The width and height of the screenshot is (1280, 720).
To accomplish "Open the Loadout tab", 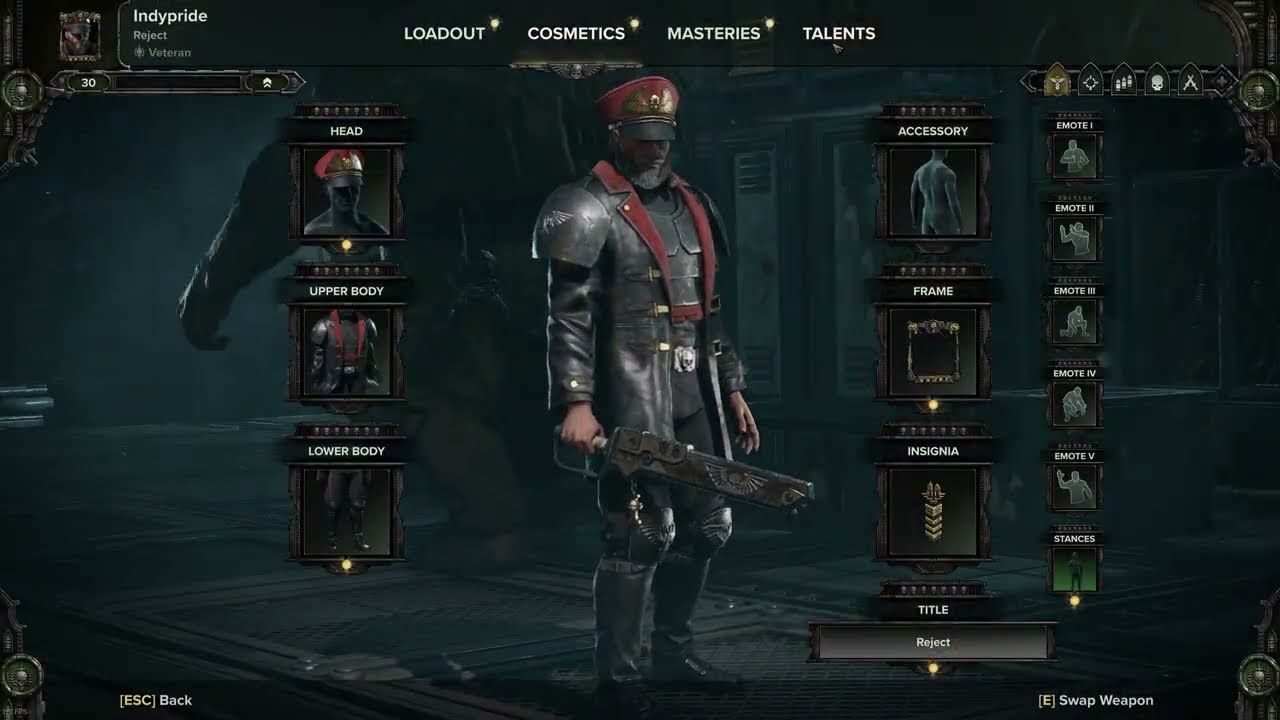I will [x=444, y=33].
